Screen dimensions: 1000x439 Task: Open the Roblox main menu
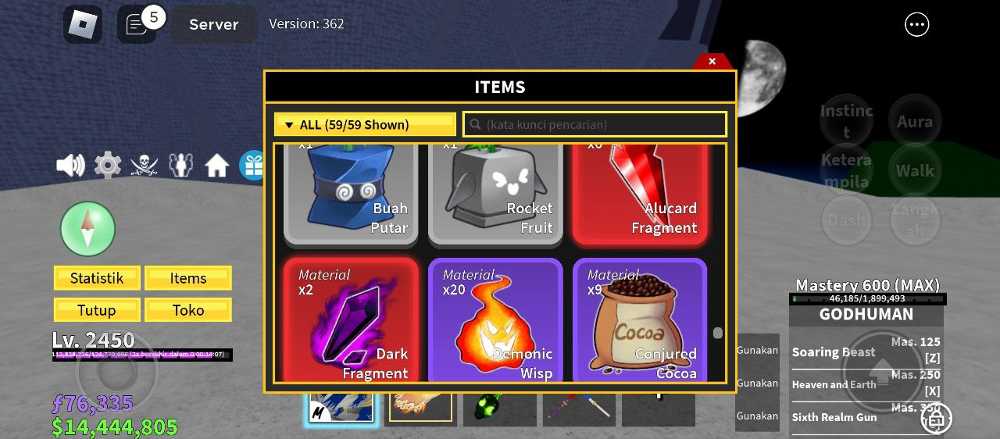pos(83,25)
